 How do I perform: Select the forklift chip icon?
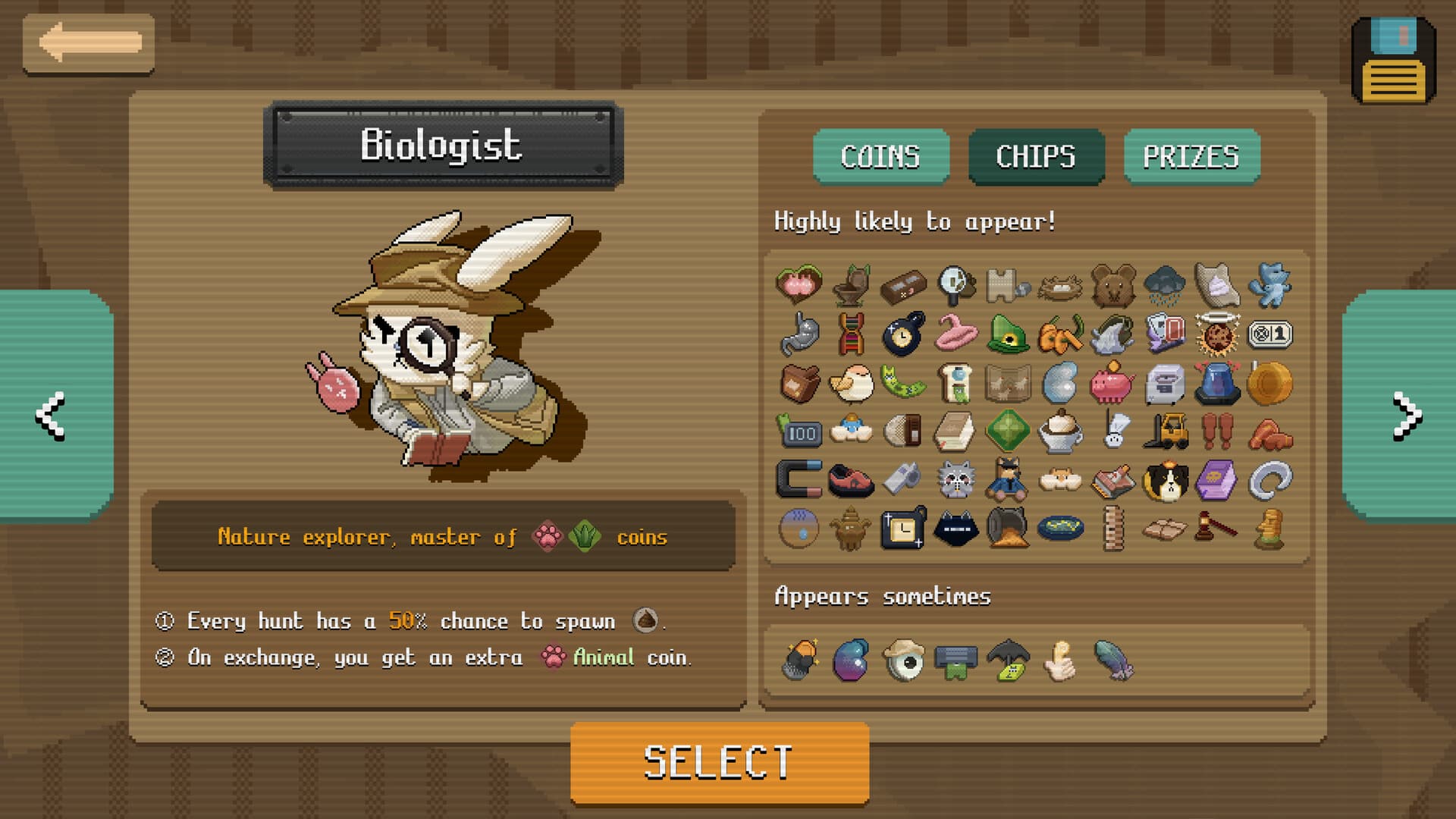click(x=1168, y=432)
